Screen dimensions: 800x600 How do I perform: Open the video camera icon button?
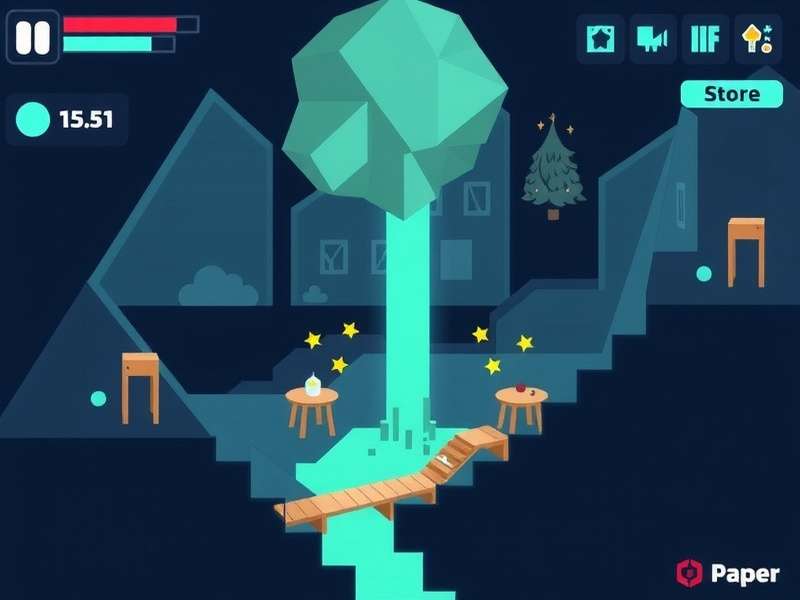coord(653,39)
